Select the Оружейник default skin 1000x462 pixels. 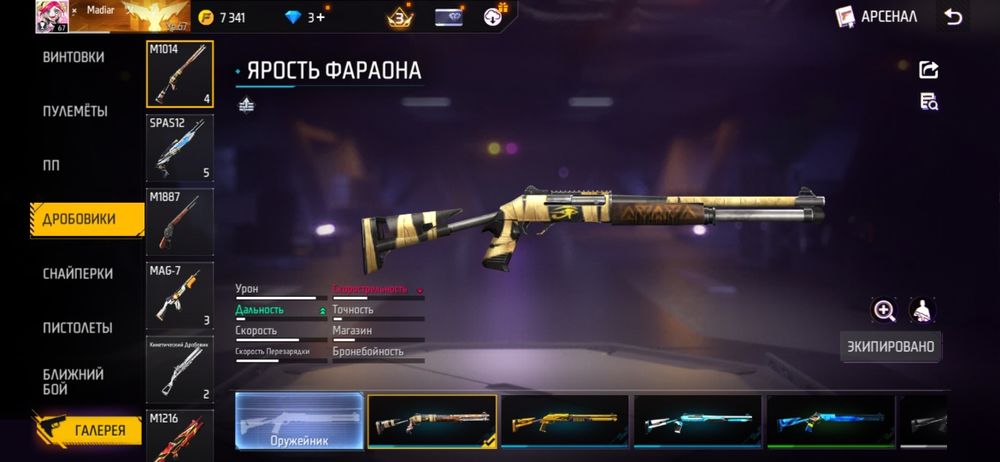(299, 420)
